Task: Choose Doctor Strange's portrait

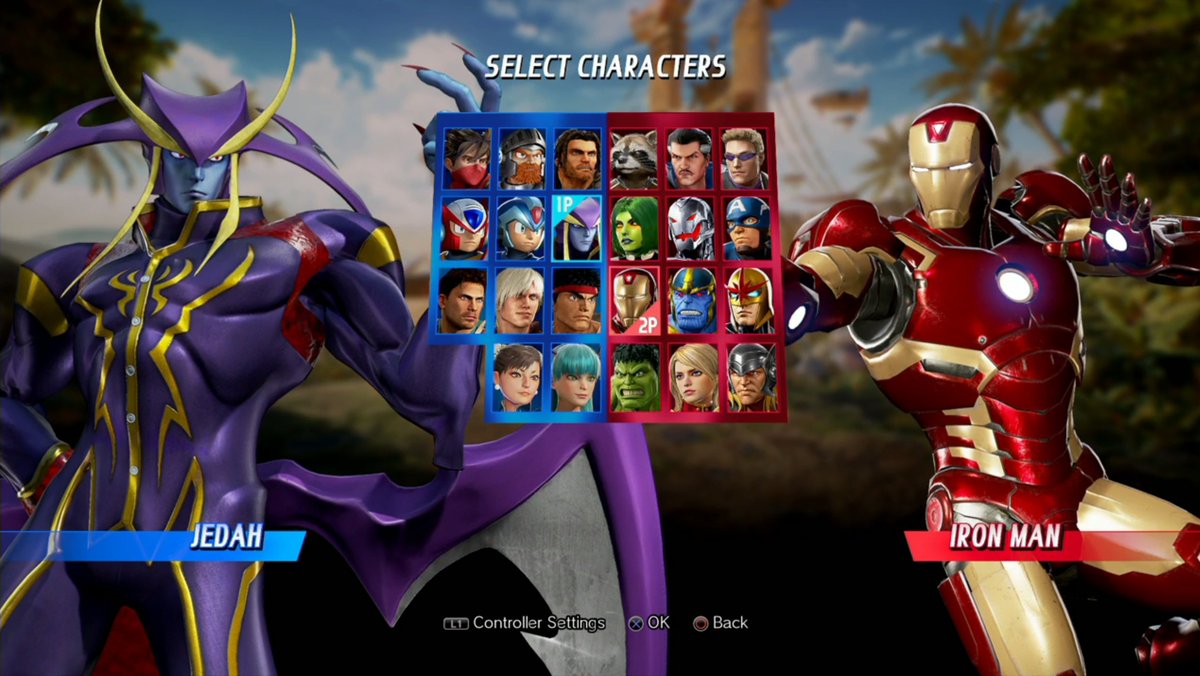Action: click(x=691, y=159)
